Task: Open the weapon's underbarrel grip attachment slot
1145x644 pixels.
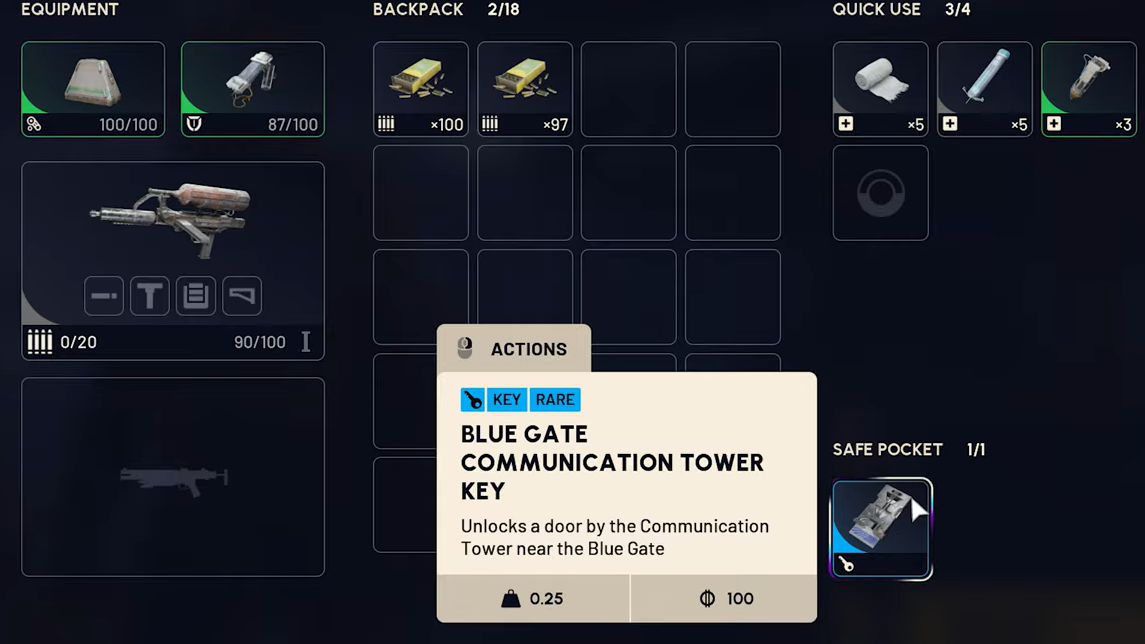Action: point(150,296)
